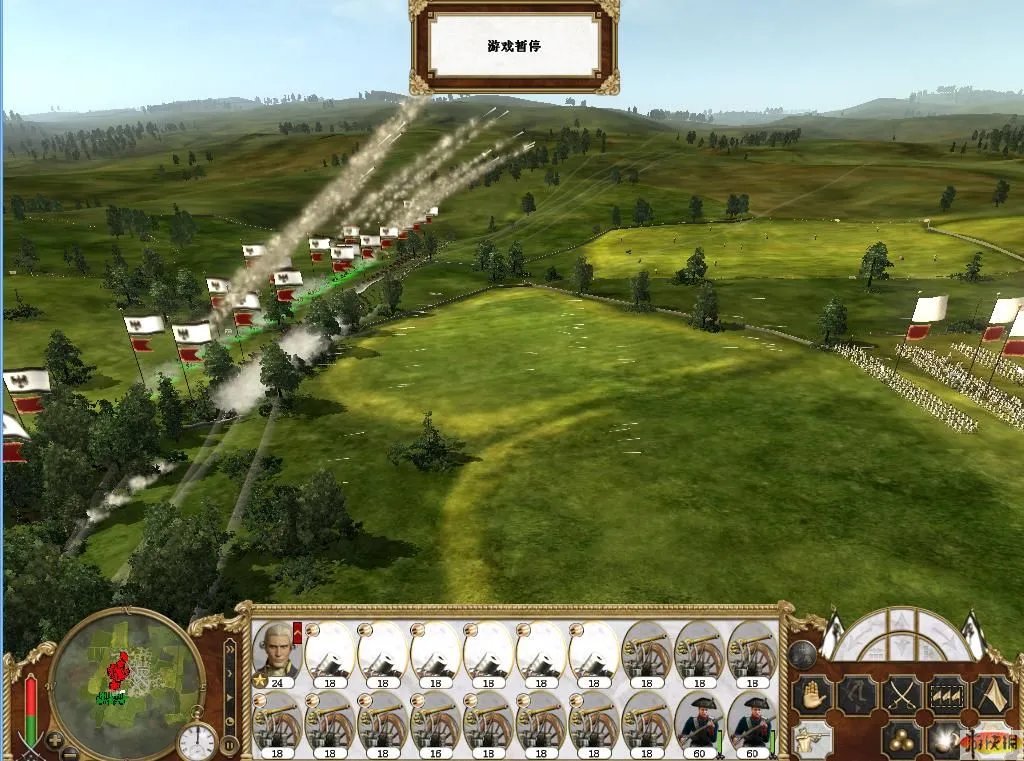Viewport: 1024px width, 761px height.
Task: Group selected units using the three-flags icon
Action: pyautogui.click(x=947, y=695)
